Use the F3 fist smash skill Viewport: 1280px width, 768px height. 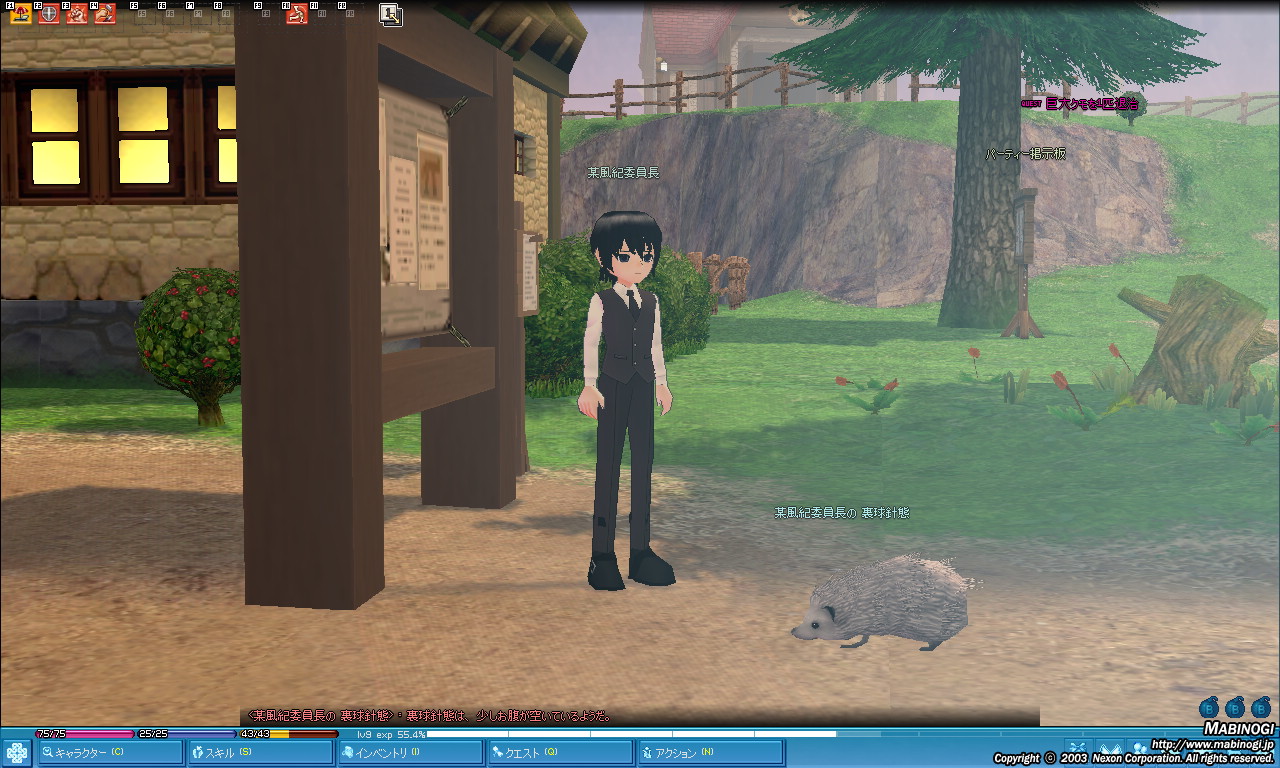[77, 14]
